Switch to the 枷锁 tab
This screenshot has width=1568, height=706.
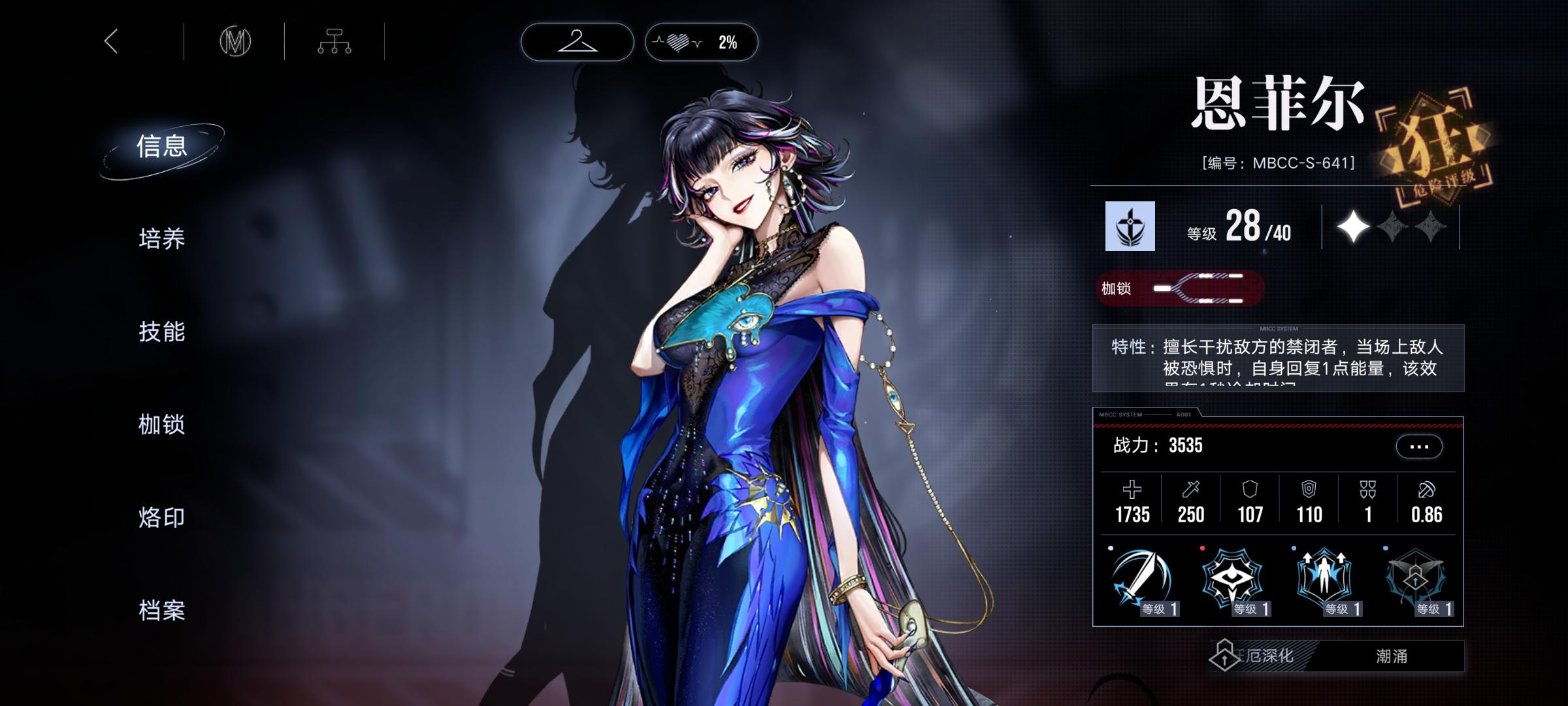162,425
